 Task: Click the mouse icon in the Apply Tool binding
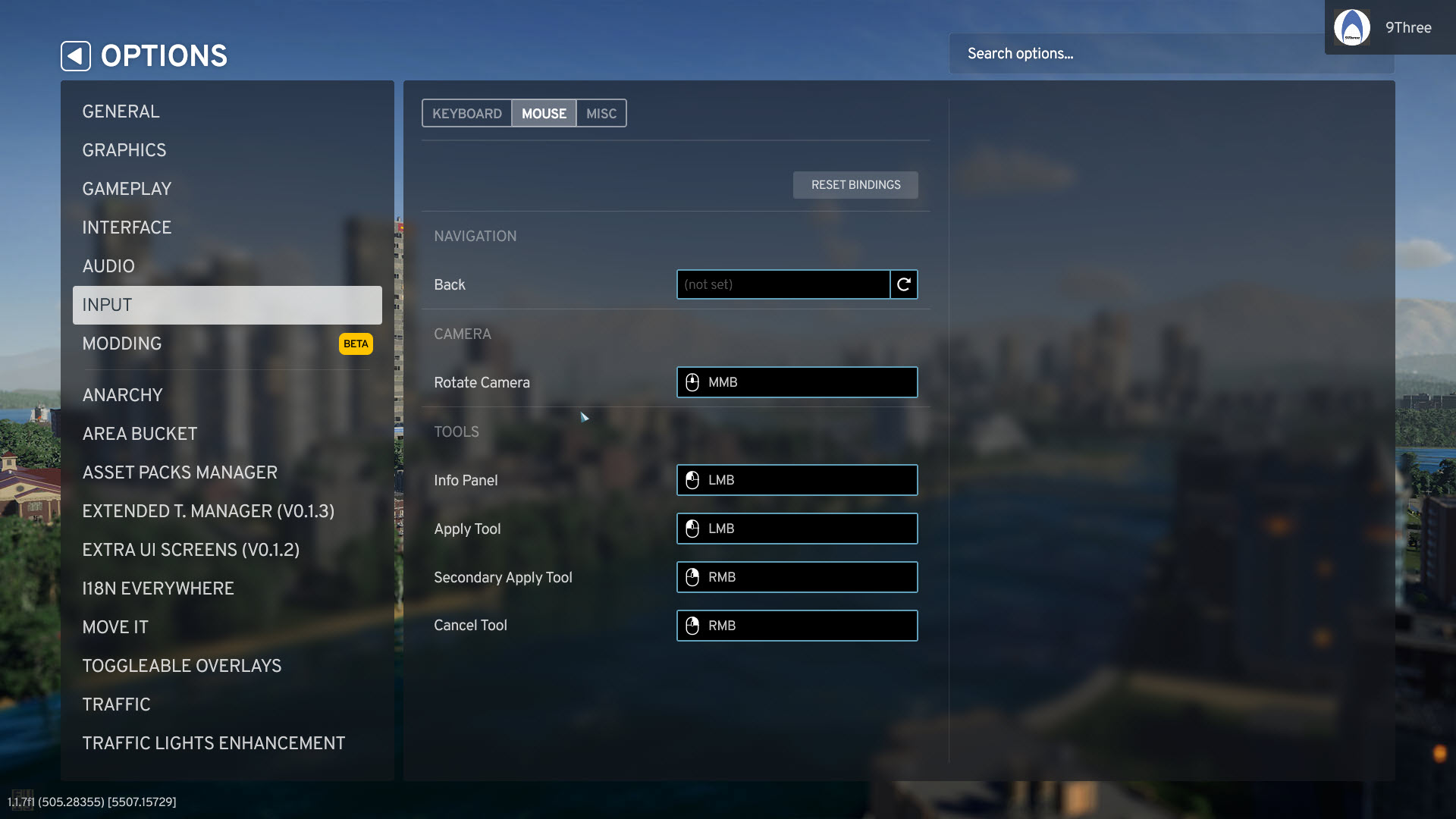click(x=692, y=529)
